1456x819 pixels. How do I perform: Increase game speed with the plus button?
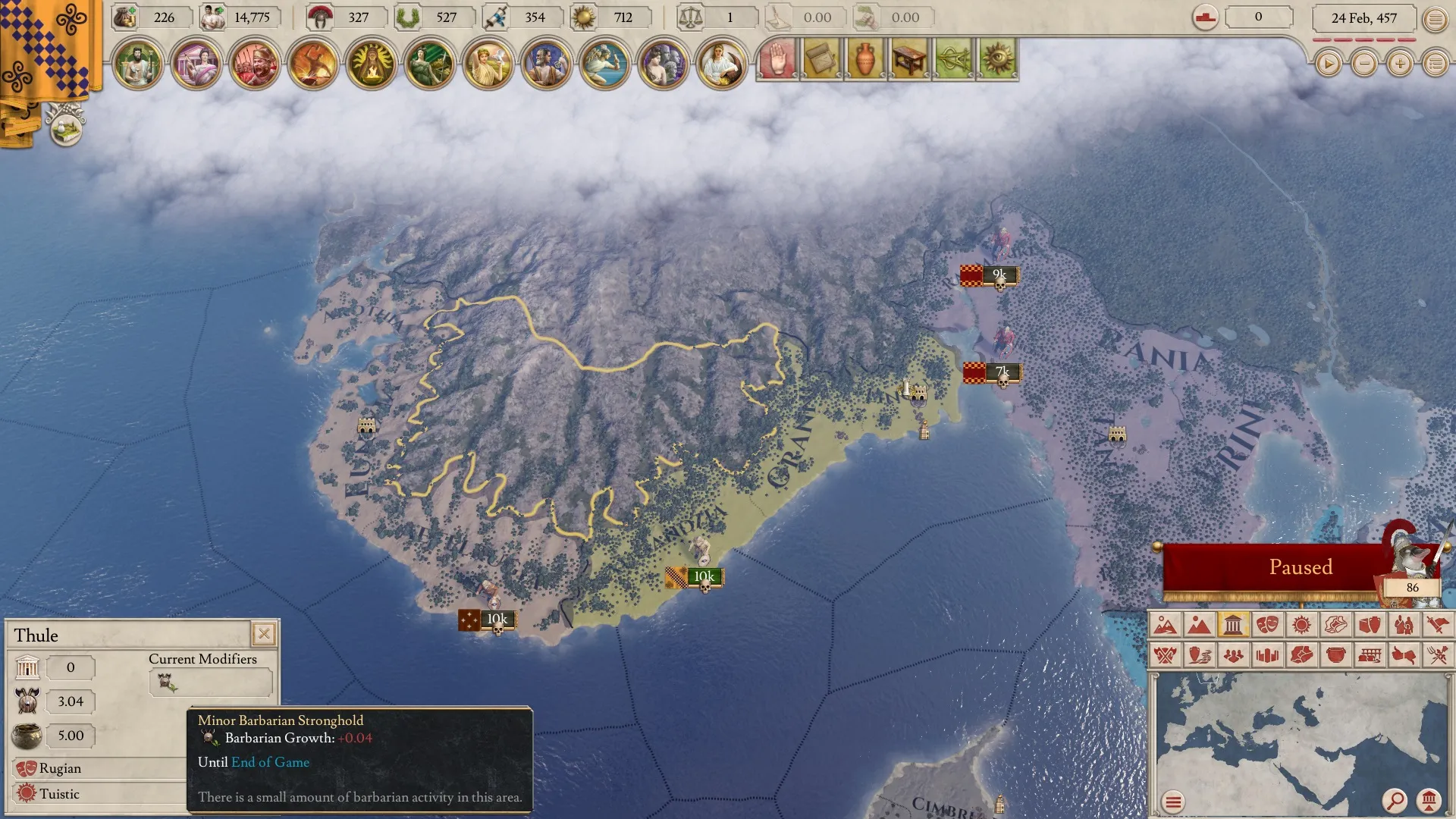coord(1400,64)
